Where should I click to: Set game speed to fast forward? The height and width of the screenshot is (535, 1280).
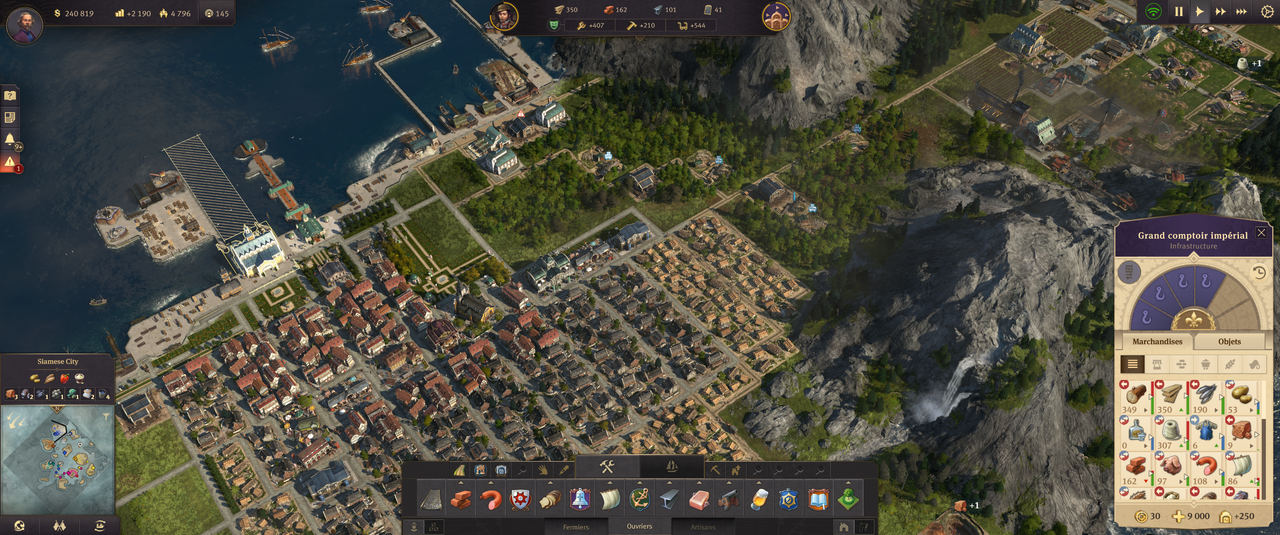1220,11
